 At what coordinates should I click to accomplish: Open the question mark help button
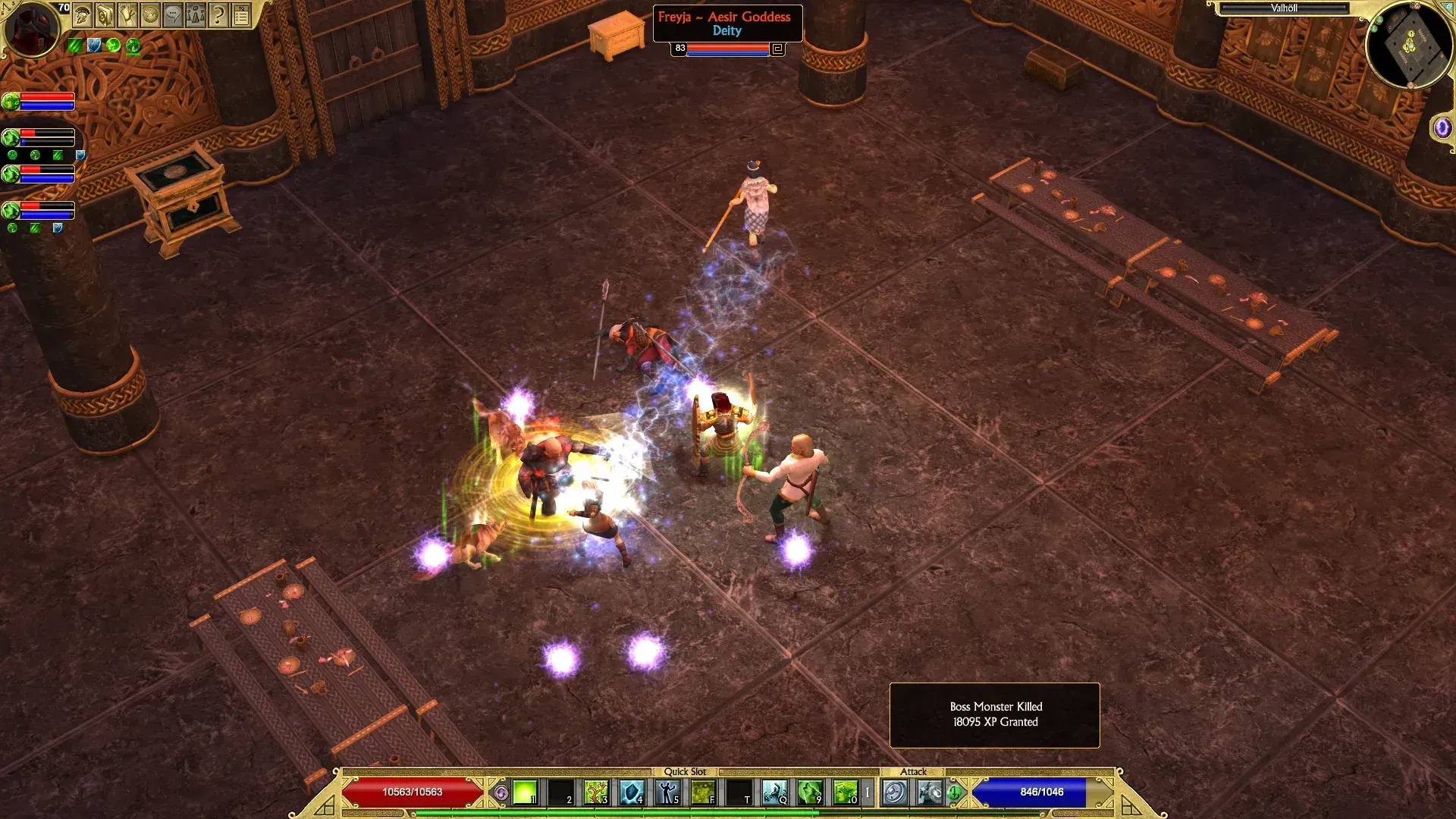(218, 14)
